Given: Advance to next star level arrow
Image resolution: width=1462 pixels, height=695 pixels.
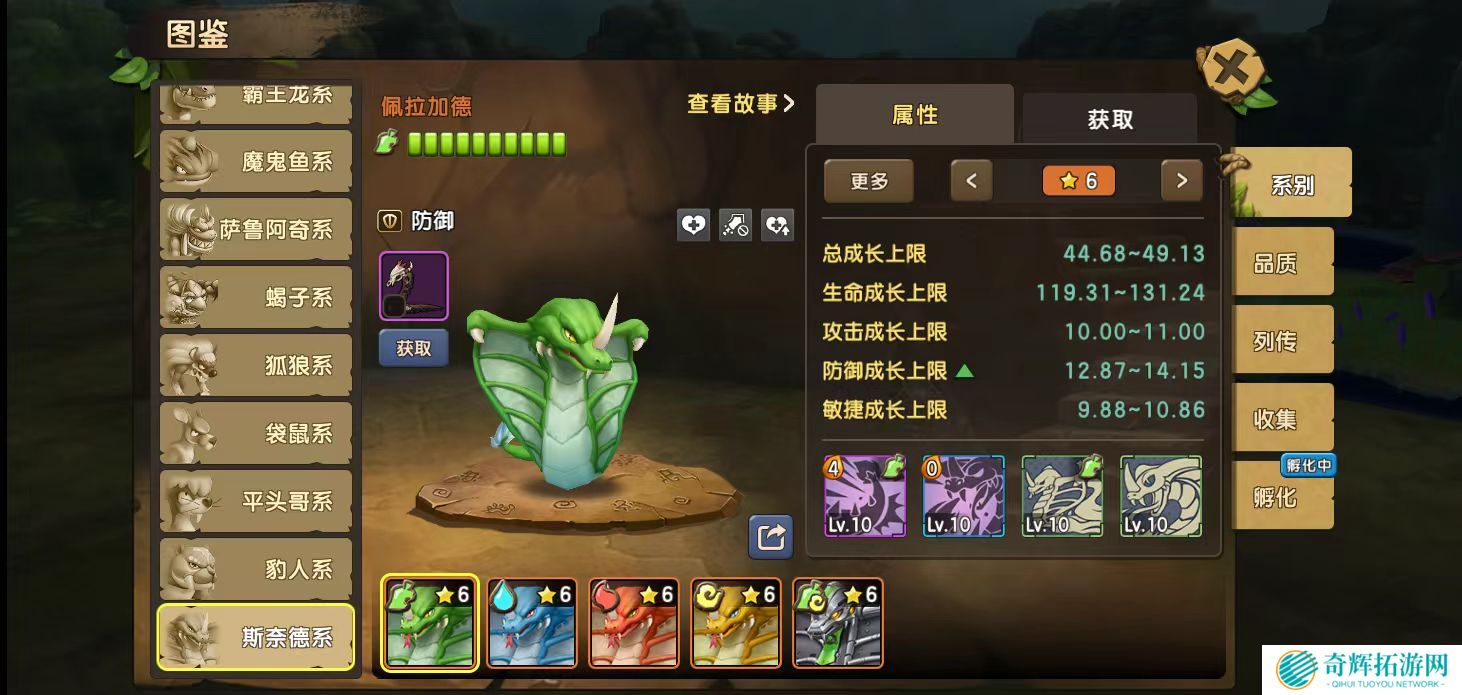Looking at the screenshot, I should [x=1181, y=181].
